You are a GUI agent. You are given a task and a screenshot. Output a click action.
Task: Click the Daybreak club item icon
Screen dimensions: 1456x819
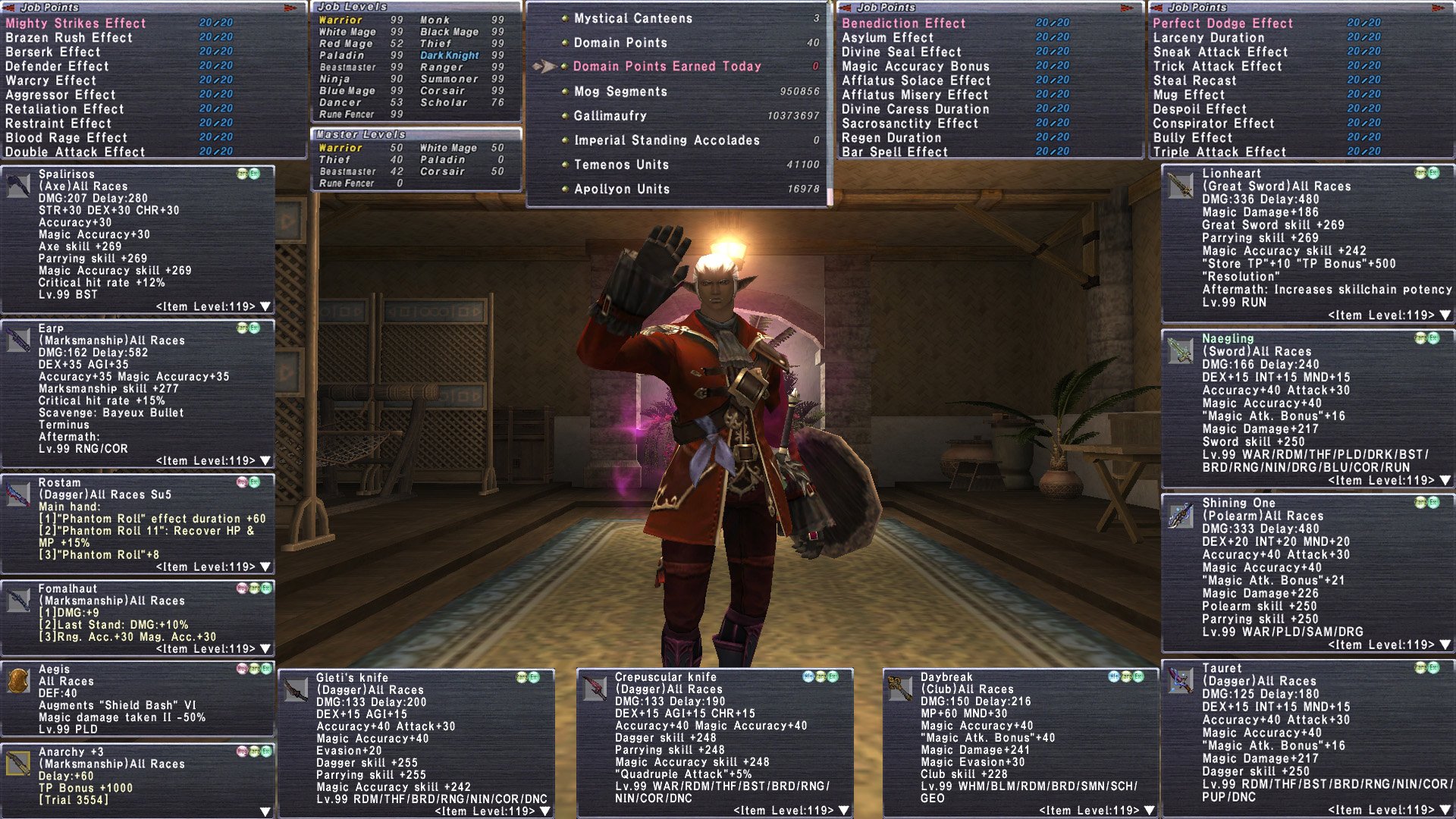pos(899,689)
